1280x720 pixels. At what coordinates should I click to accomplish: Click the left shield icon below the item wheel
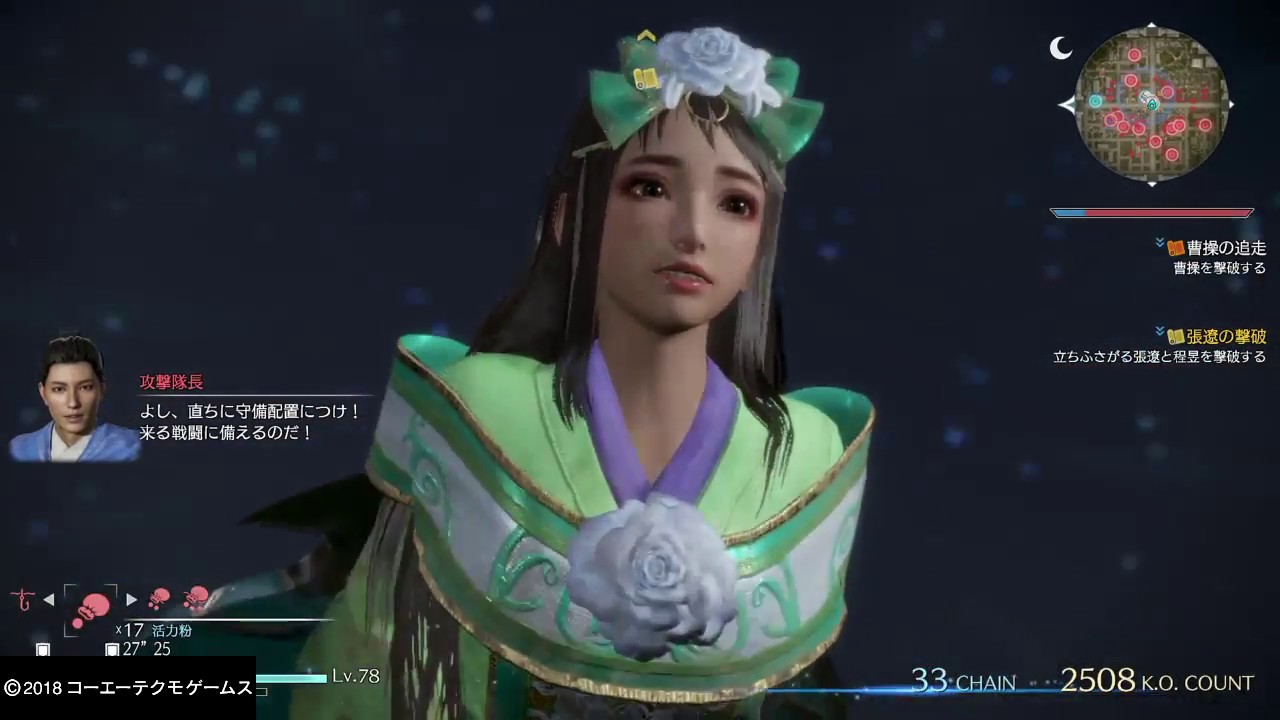43,648
